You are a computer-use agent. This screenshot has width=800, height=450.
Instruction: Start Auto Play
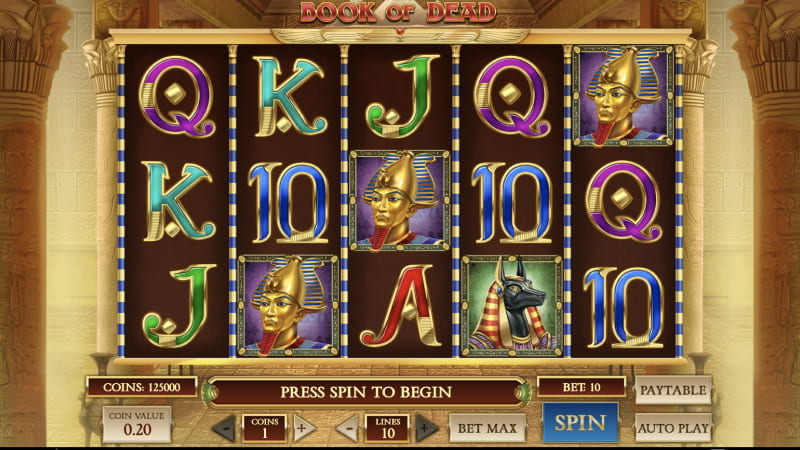pos(673,427)
